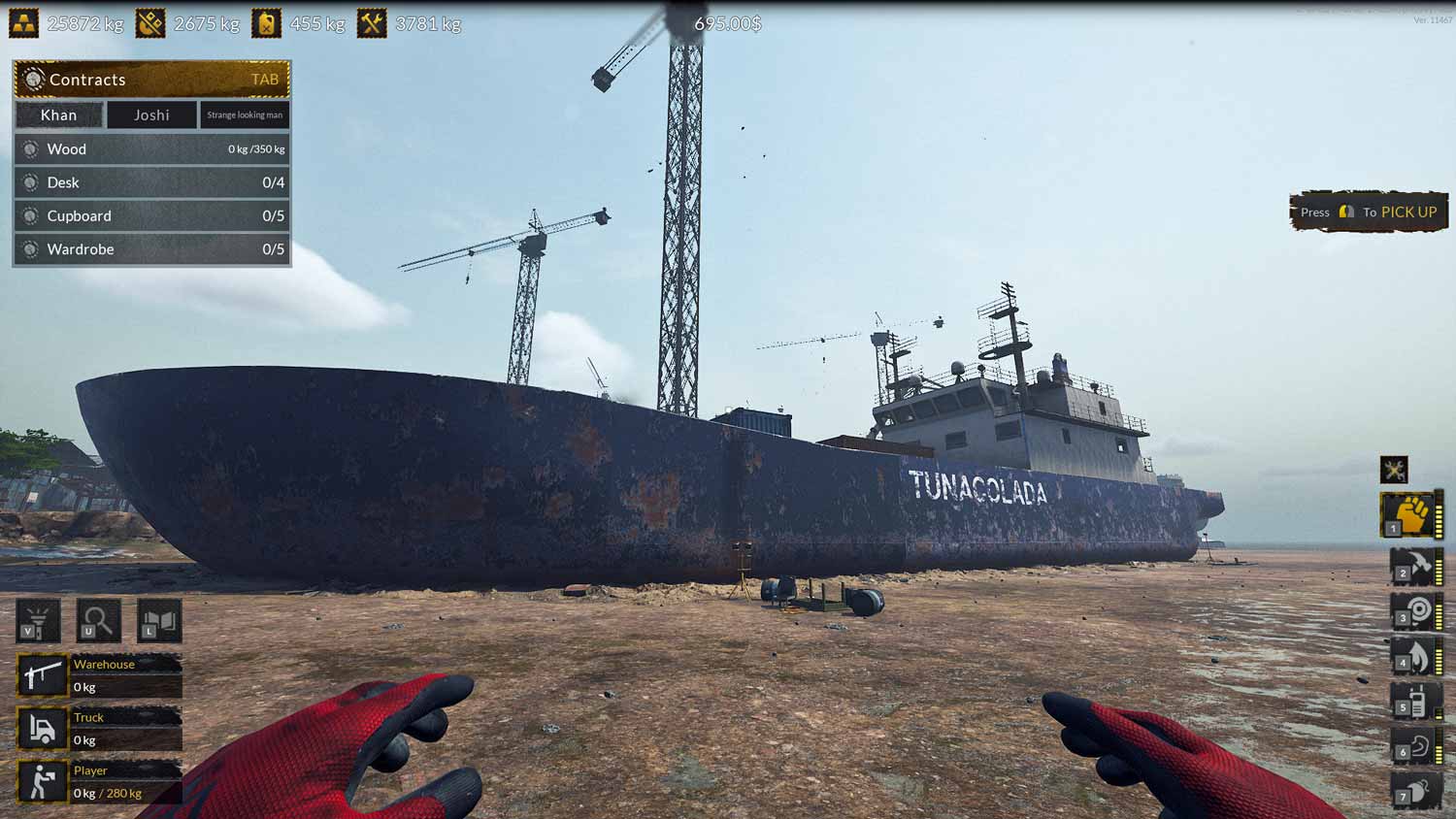This screenshot has height=819, width=1456.
Task: Switch to the Joshi contracts tab
Action: pos(150,115)
